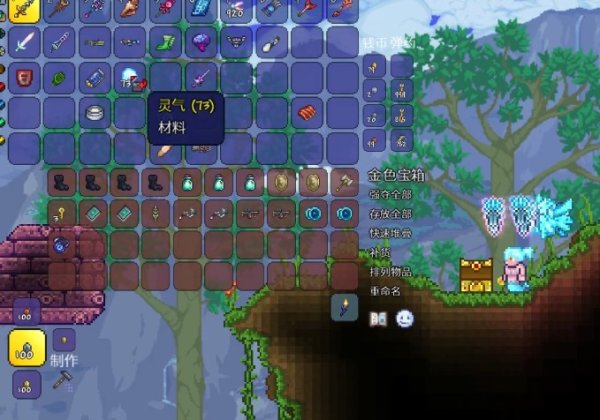Click the 强夺全部 (Loot All) button
This screenshot has height=420, width=600.
pos(390,194)
